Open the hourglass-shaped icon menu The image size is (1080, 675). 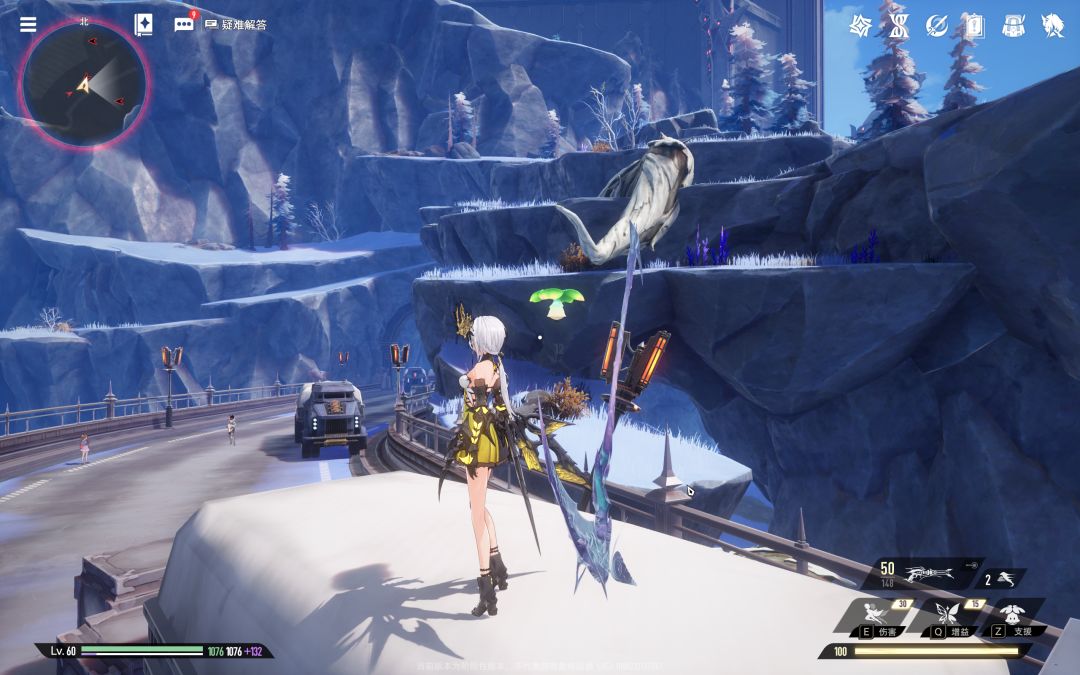point(898,25)
